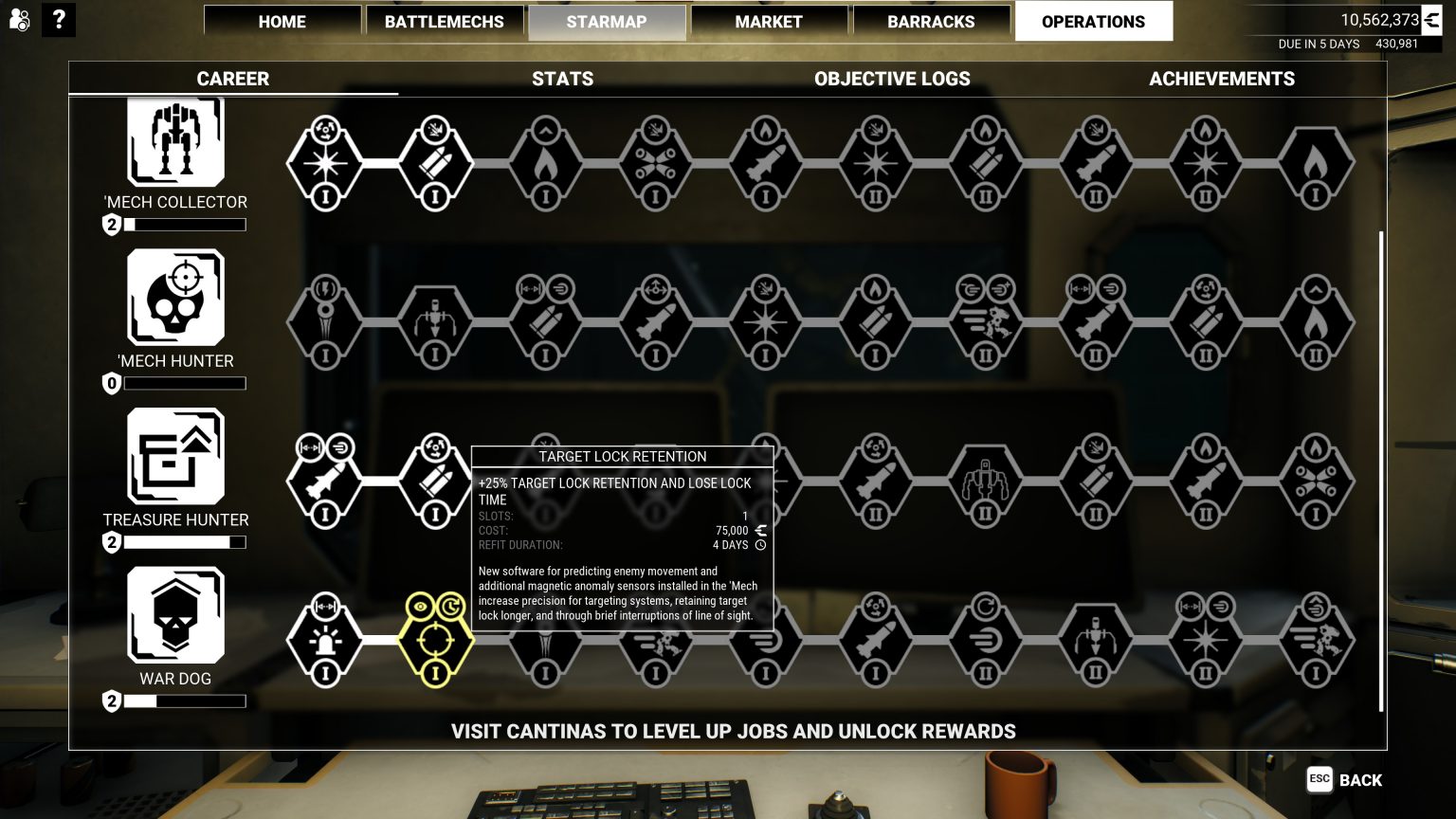Pick the missile upgrade node in Treasure Hunter row
Screen dimensions: 1456x819
point(325,483)
